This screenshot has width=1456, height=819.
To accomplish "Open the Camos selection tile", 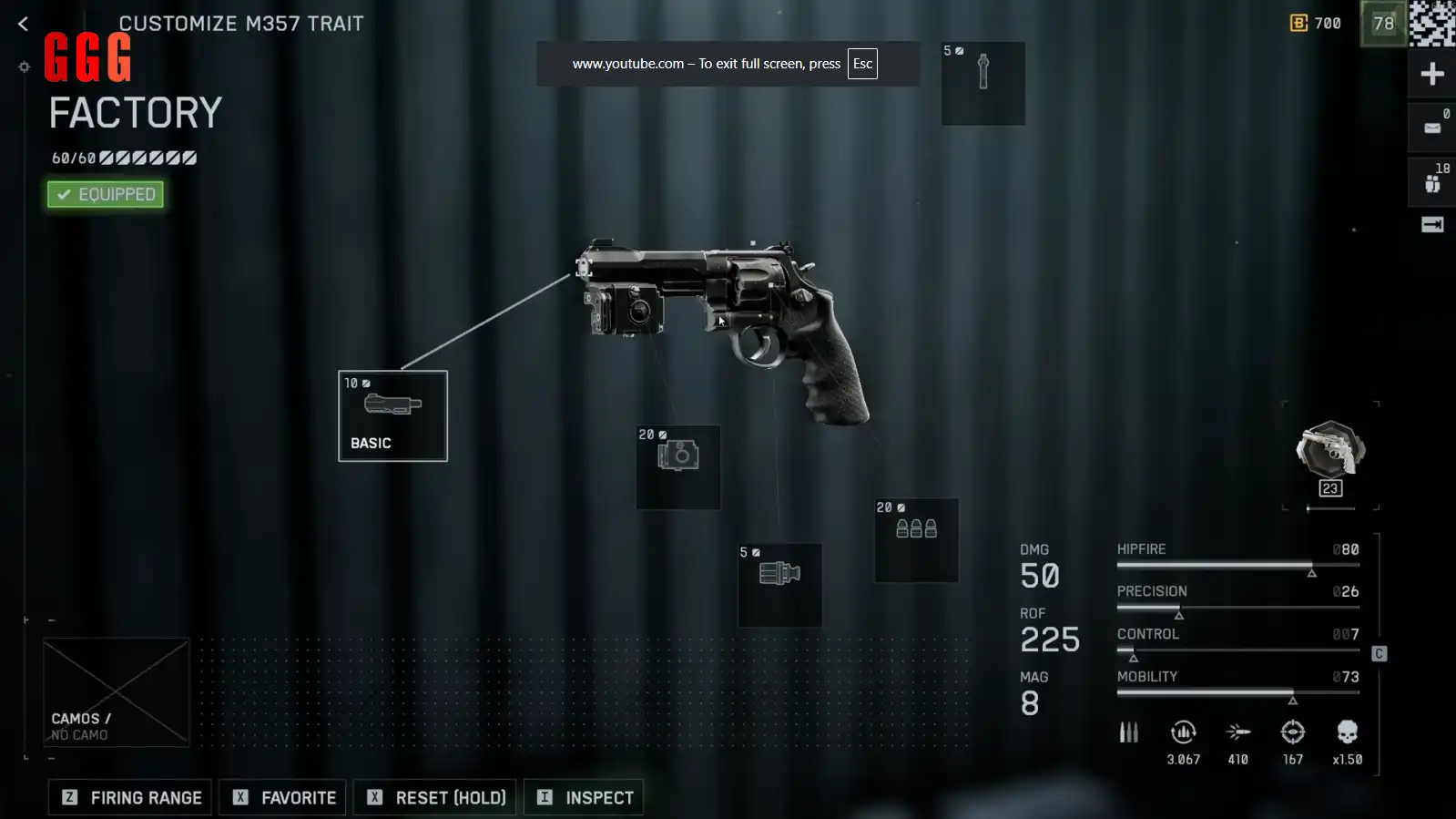I will (117, 692).
